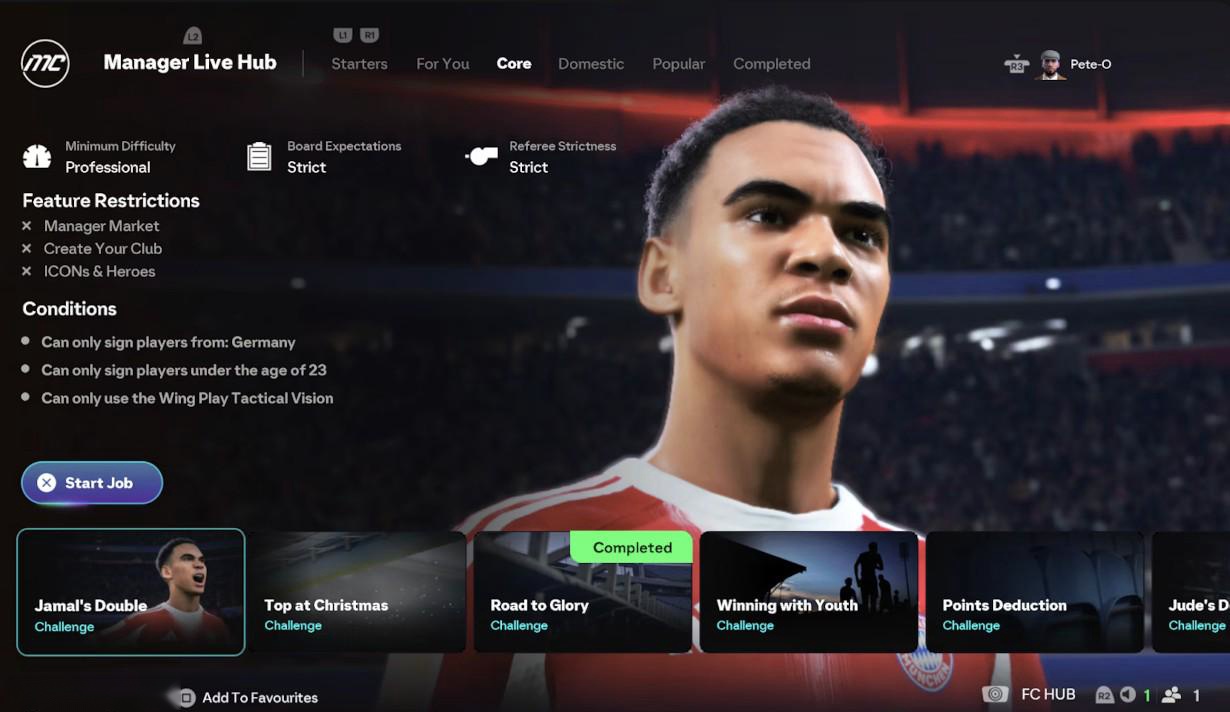Screen dimensions: 1230x712
Task: Select the Core tab
Action: coord(514,64)
